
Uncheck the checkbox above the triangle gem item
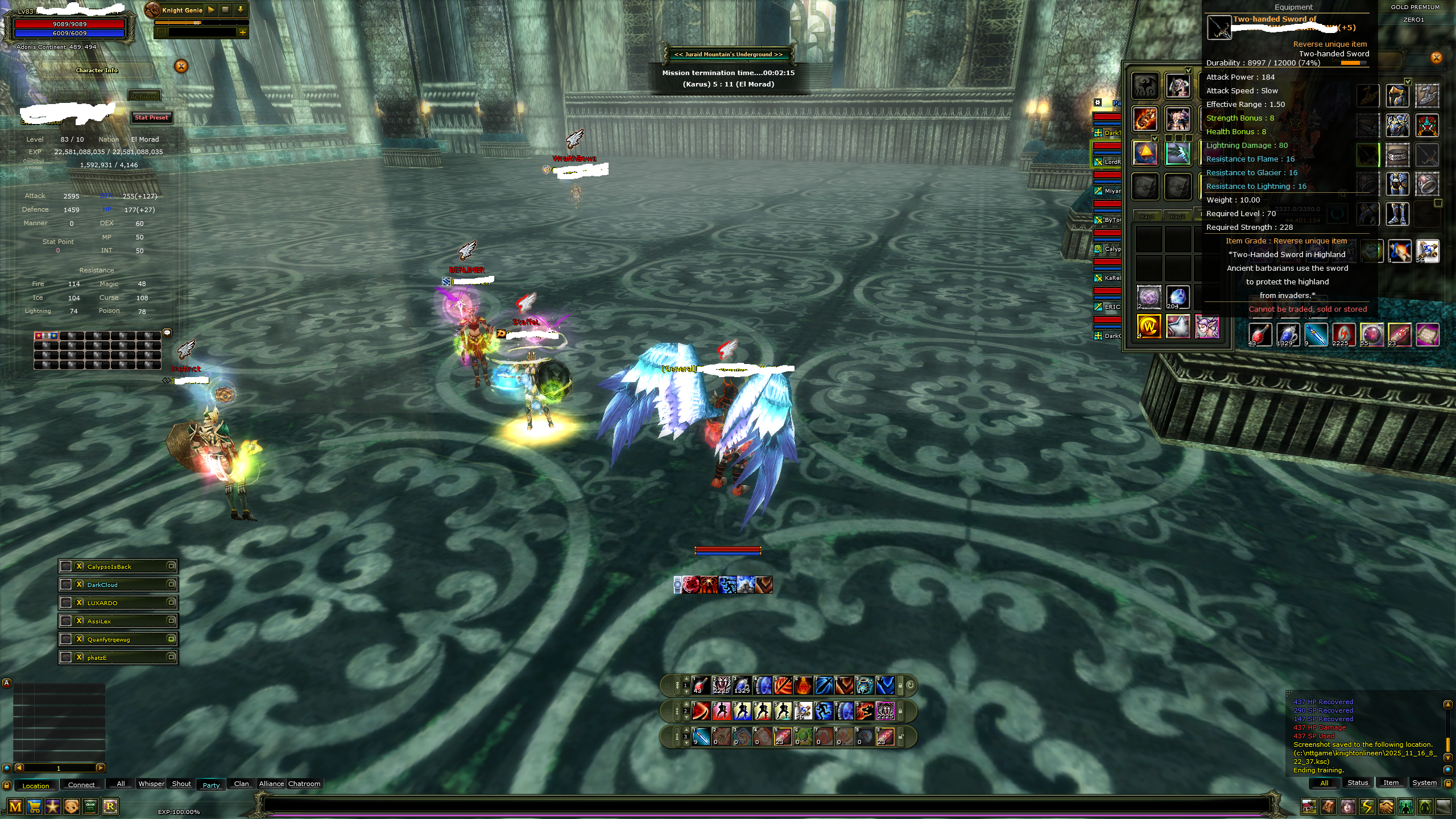click(x=1155, y=138)
